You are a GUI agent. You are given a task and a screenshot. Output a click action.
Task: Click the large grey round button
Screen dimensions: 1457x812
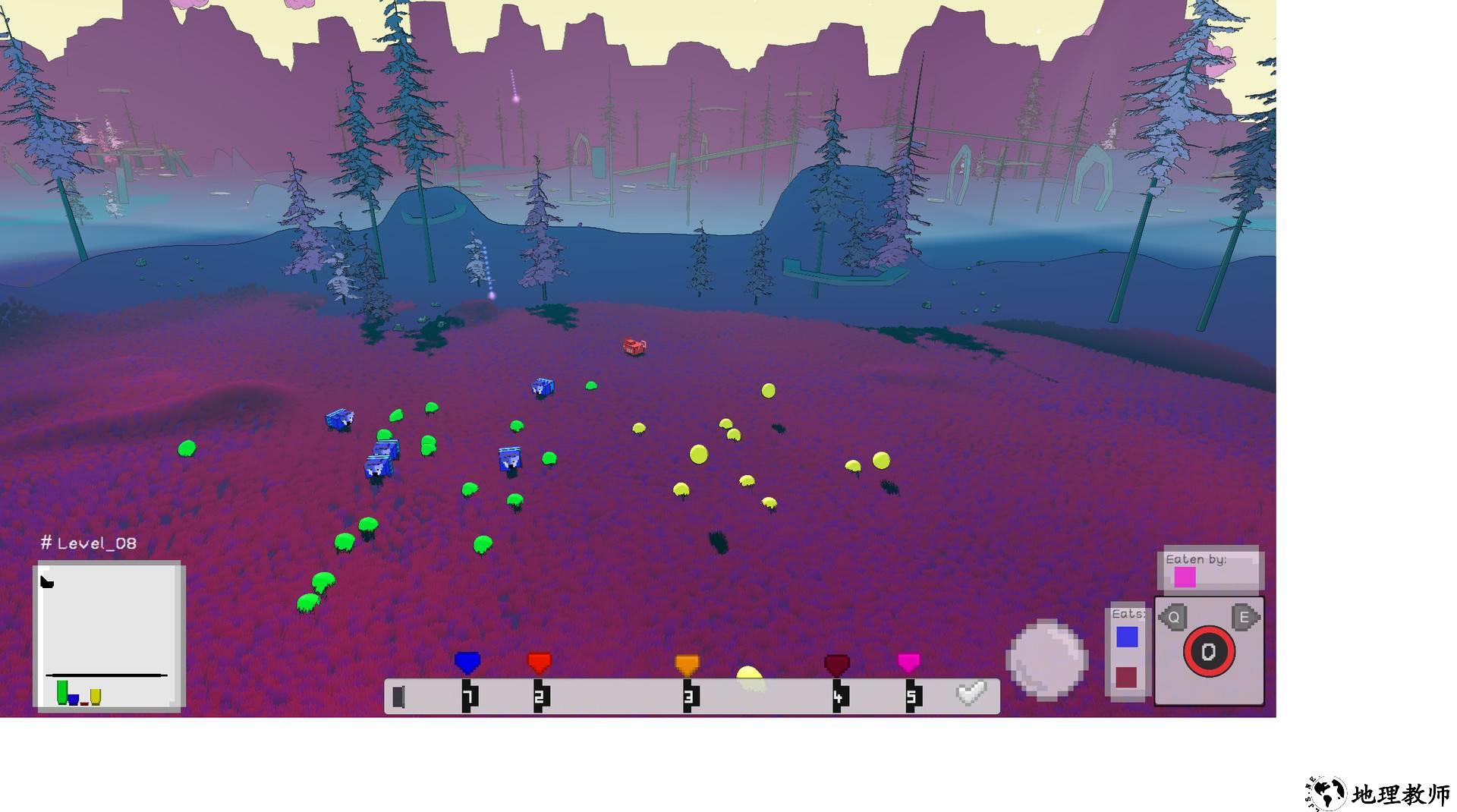[1046, 659]
